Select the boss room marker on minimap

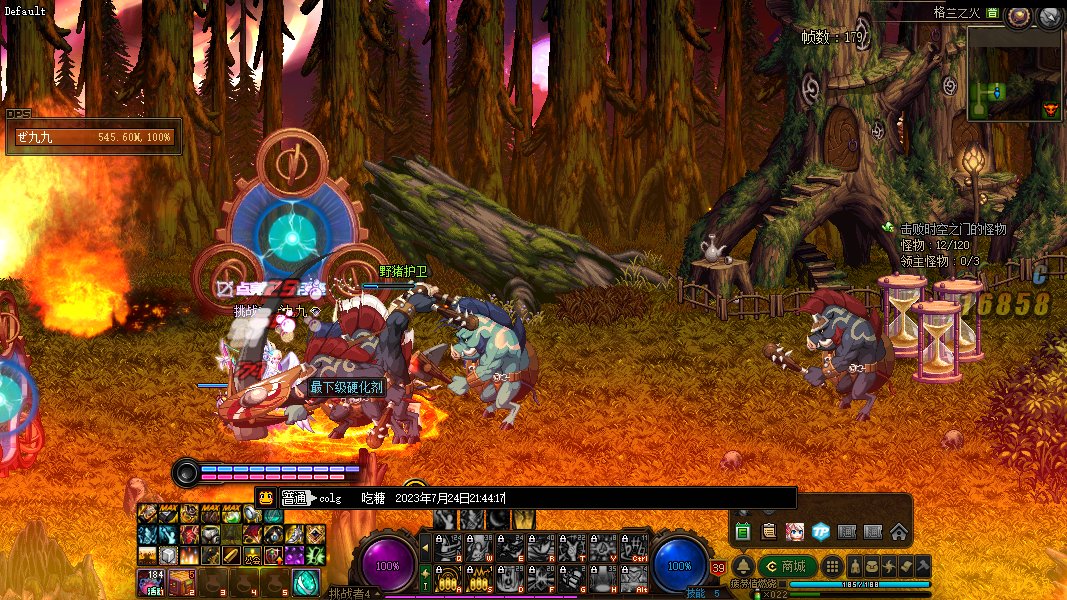coord(1050,109)
